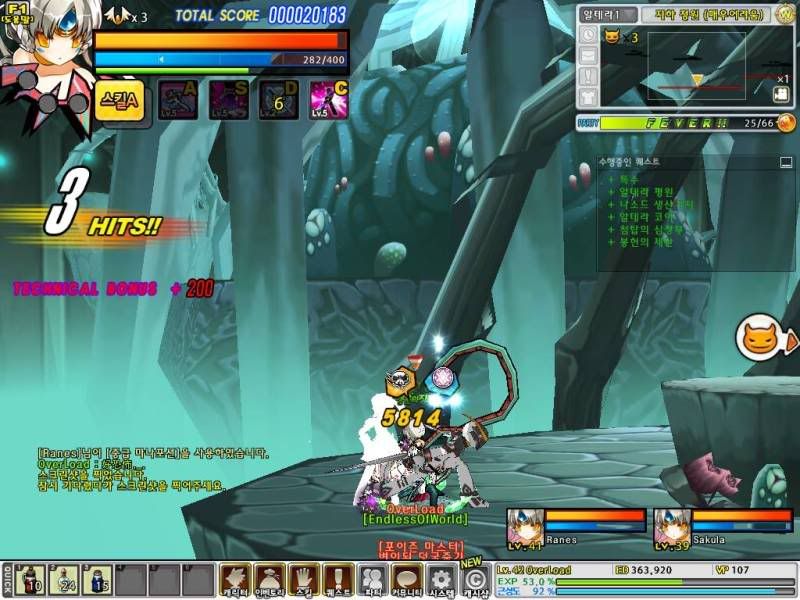Screen dimensions: 800x600
Task: Open the 파티 party menu
Action: tap(373, 579)
